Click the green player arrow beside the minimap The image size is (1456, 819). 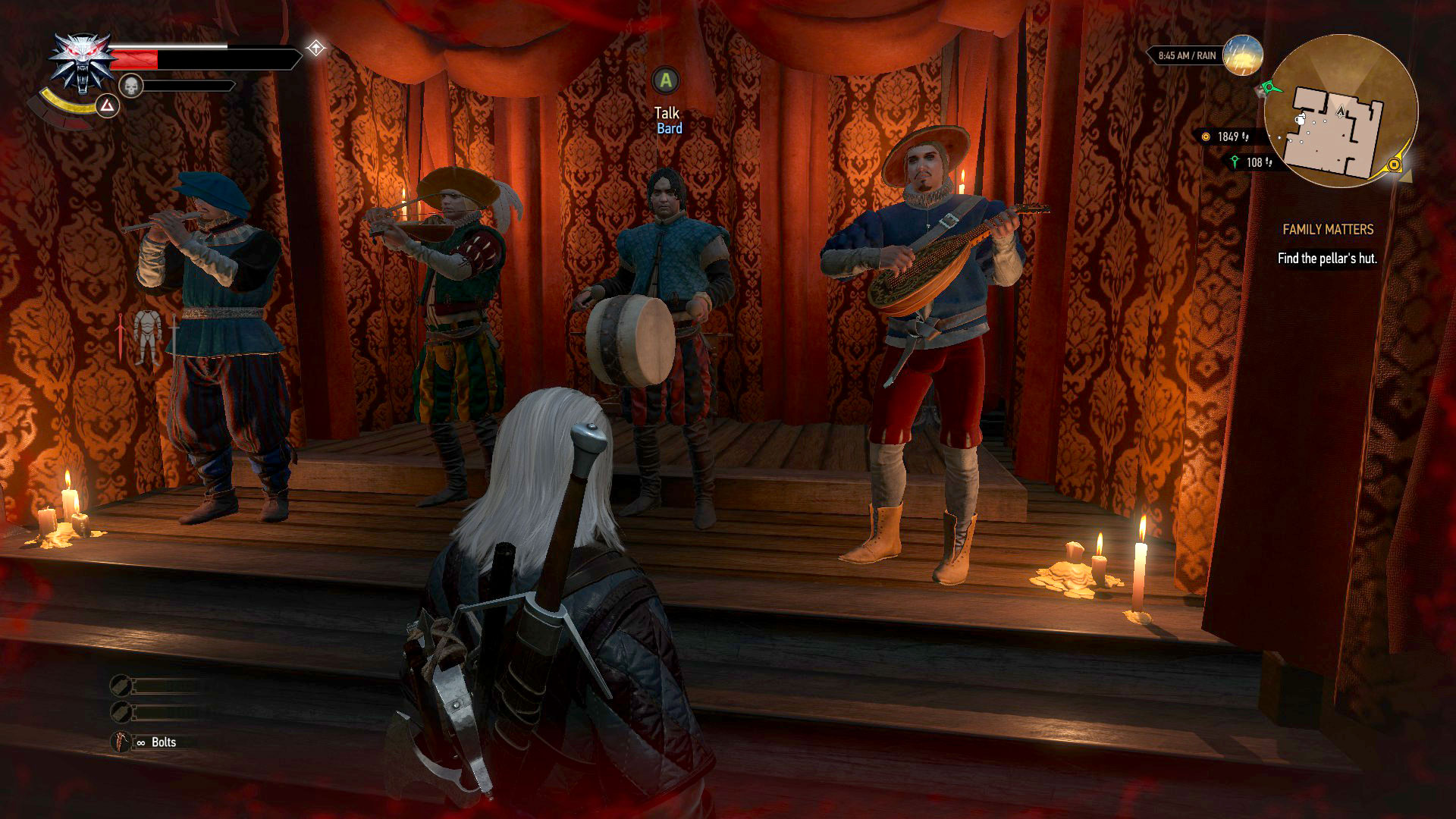(x=1269, y=89)
